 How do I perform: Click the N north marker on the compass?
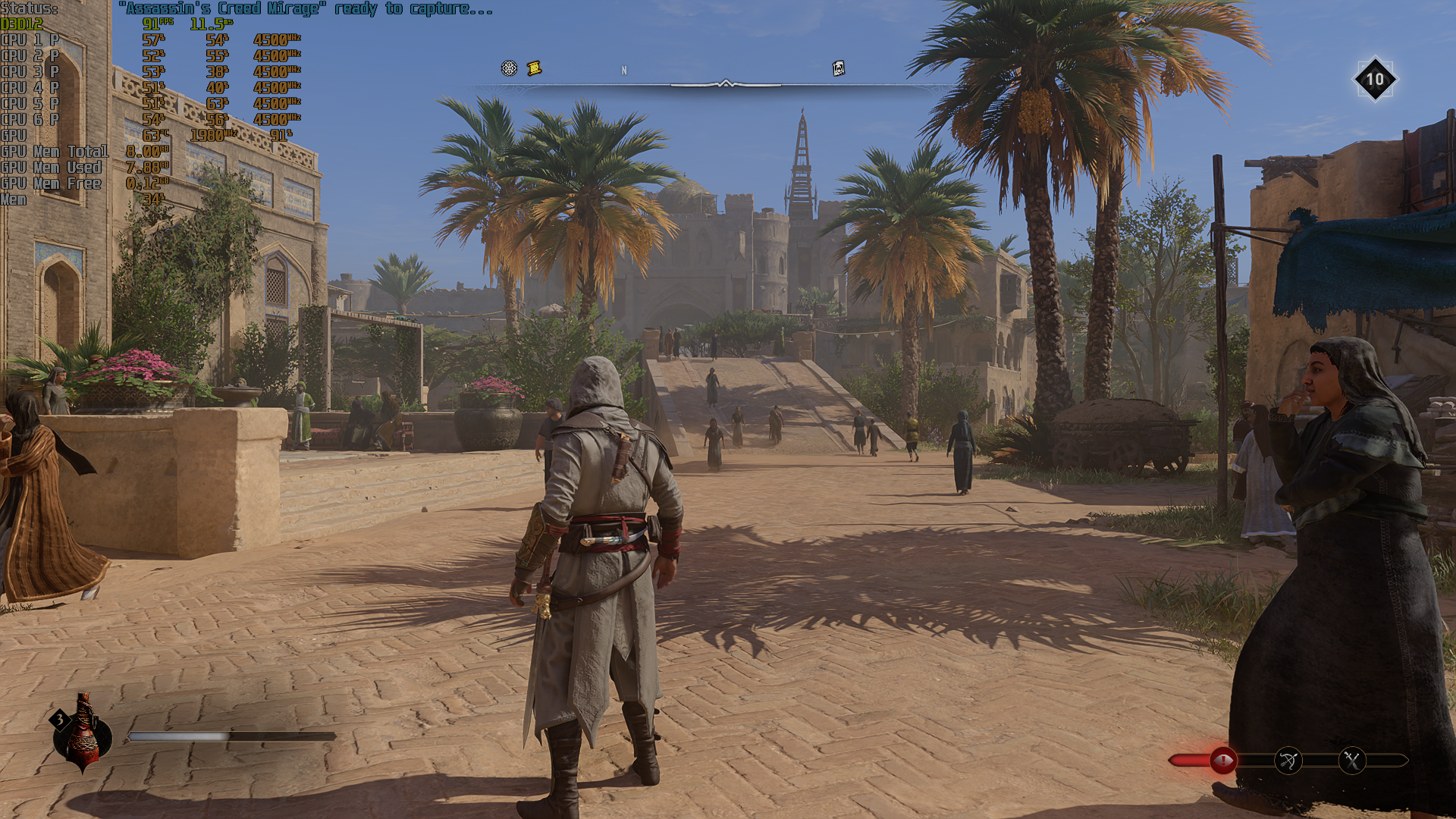(624, 69)
